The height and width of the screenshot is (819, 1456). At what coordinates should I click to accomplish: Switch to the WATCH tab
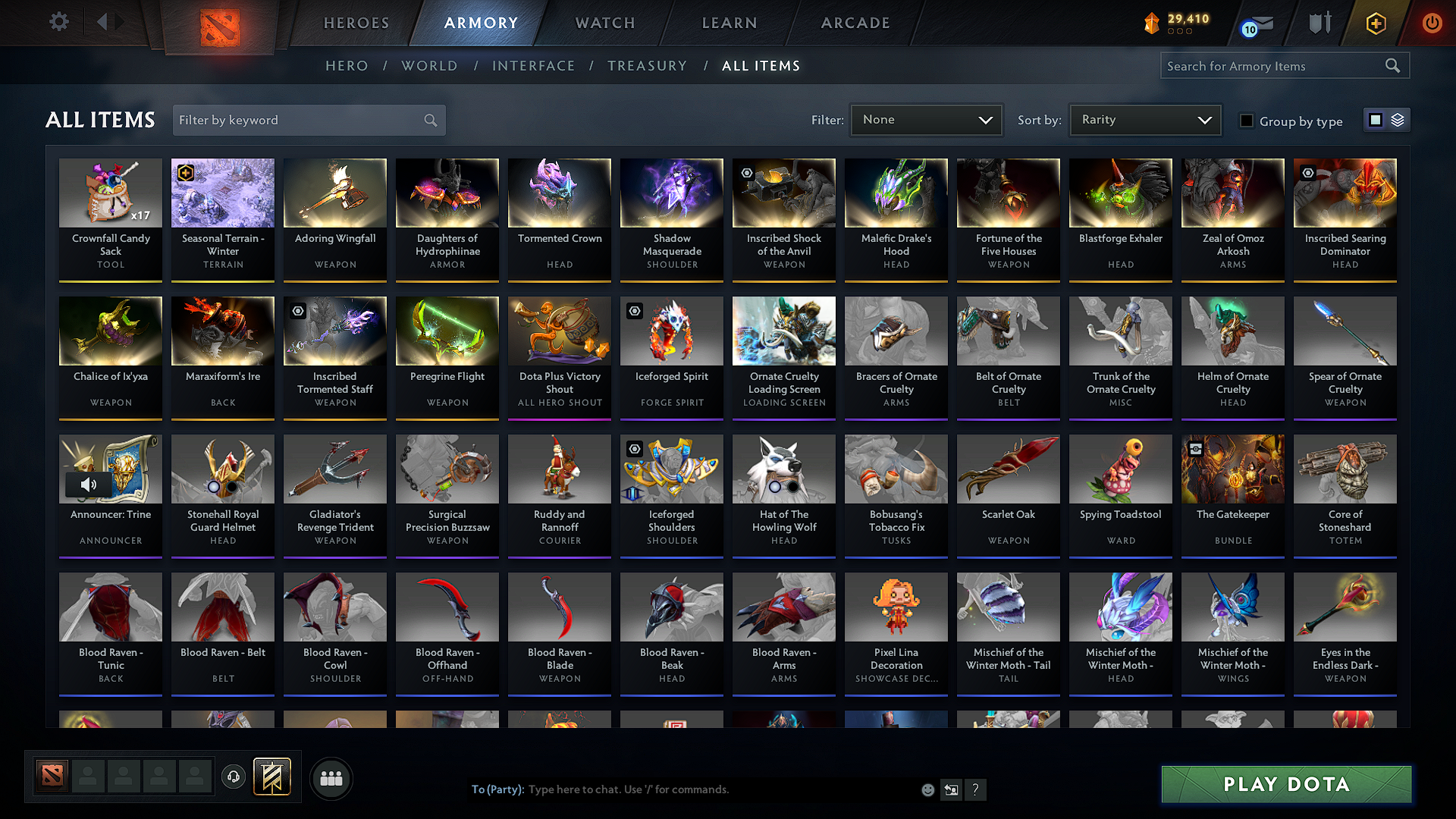point(603,23)
